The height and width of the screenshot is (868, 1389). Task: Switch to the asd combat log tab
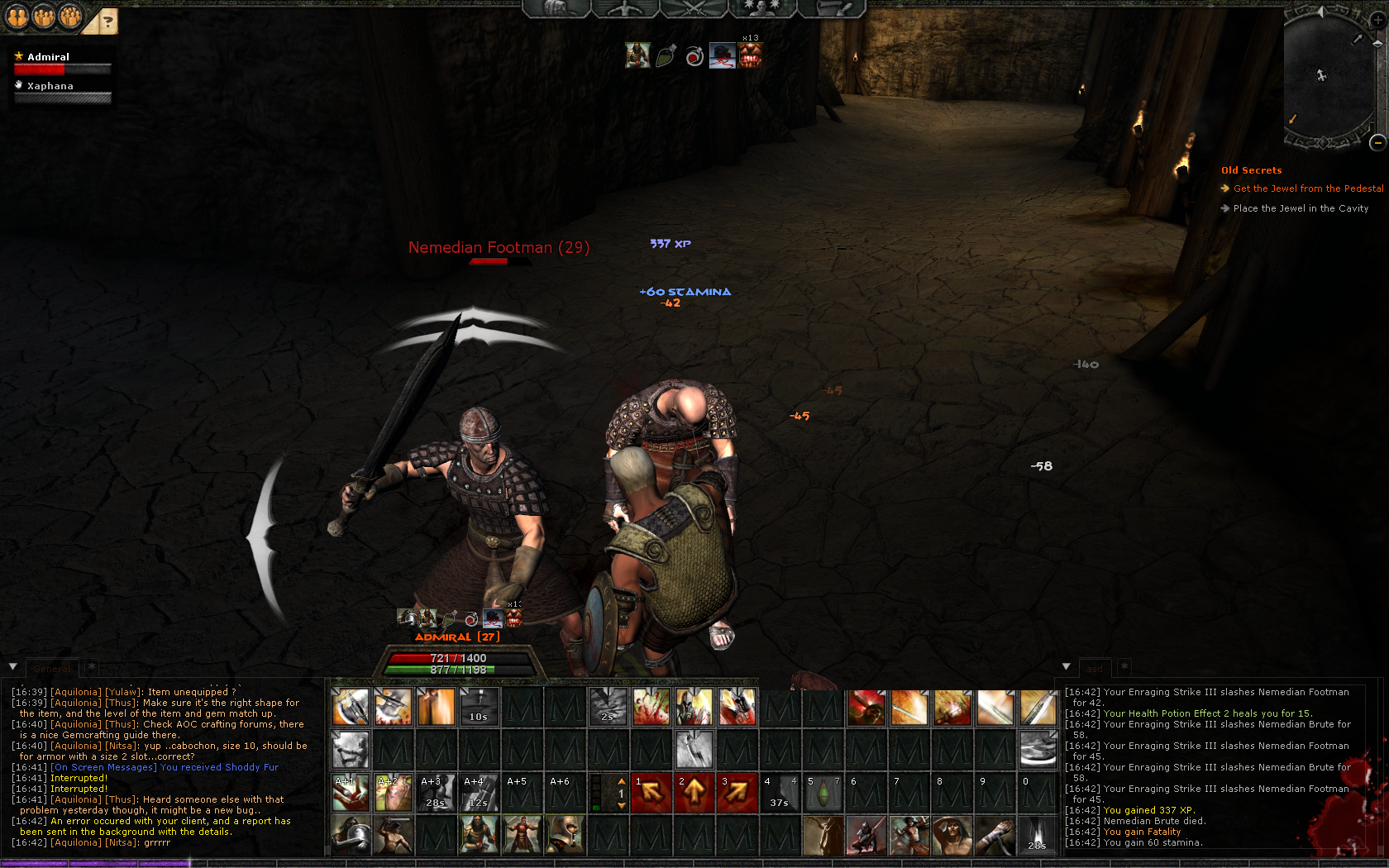1095,669
